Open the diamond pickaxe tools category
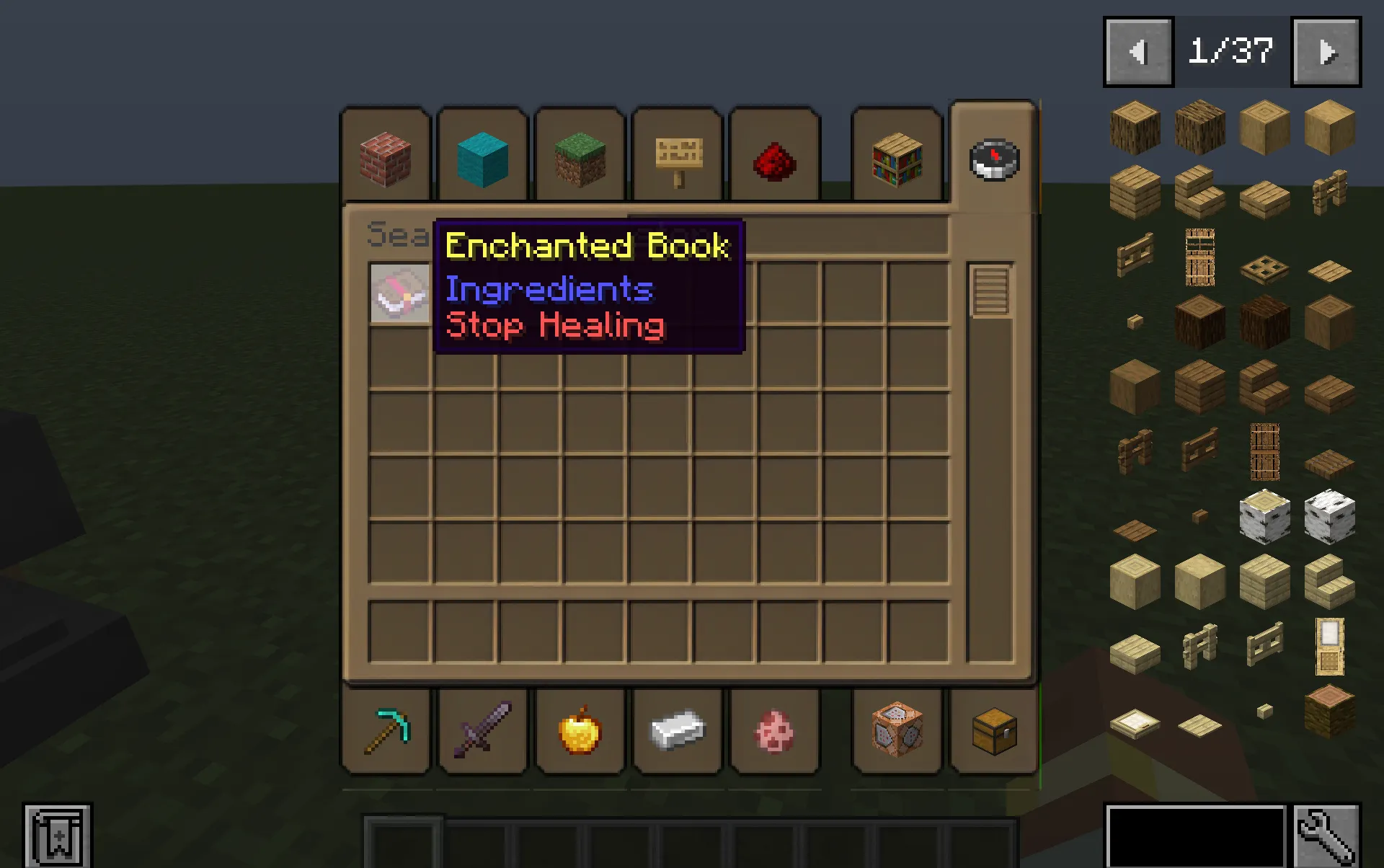This screenshot has width=1384, height=868. (385, 730)
